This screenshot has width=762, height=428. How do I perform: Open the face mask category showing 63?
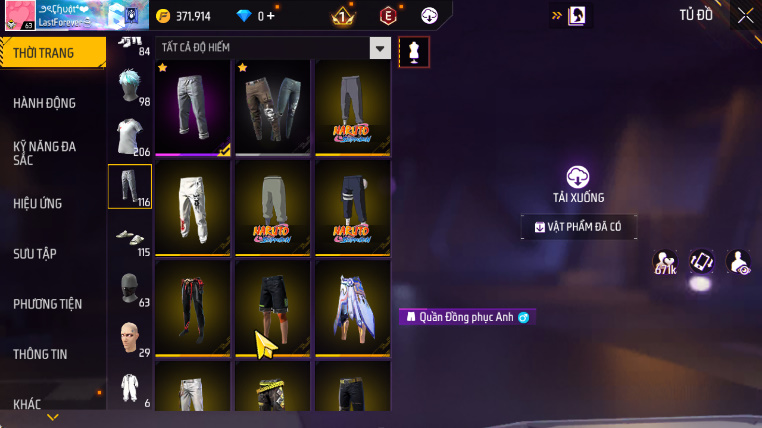point(129,288)
